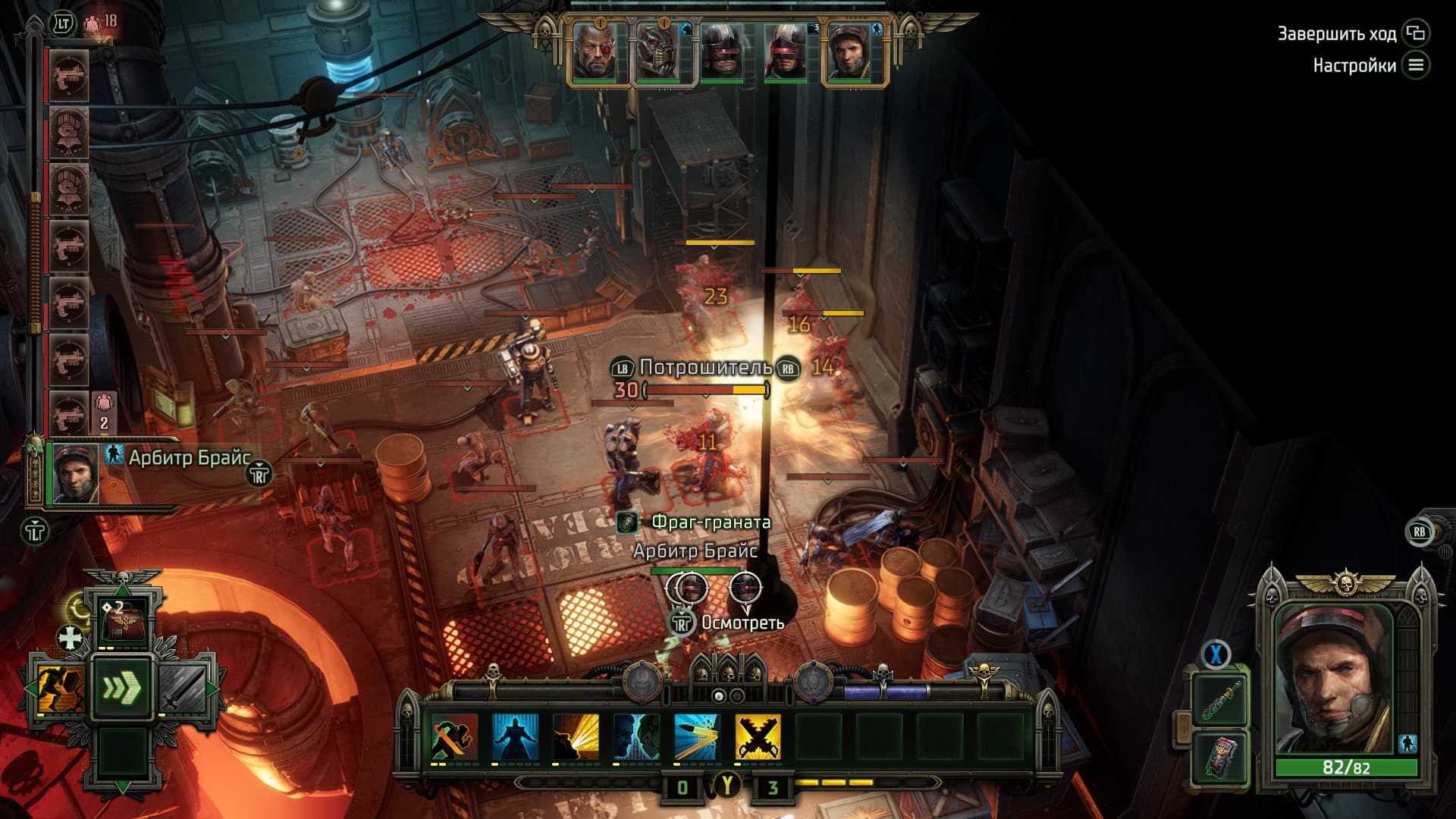The height and width of the screenshot is (819, 1456).
Task: Activate the yellow burst-of-light shot ability
Action: point(576,736)
